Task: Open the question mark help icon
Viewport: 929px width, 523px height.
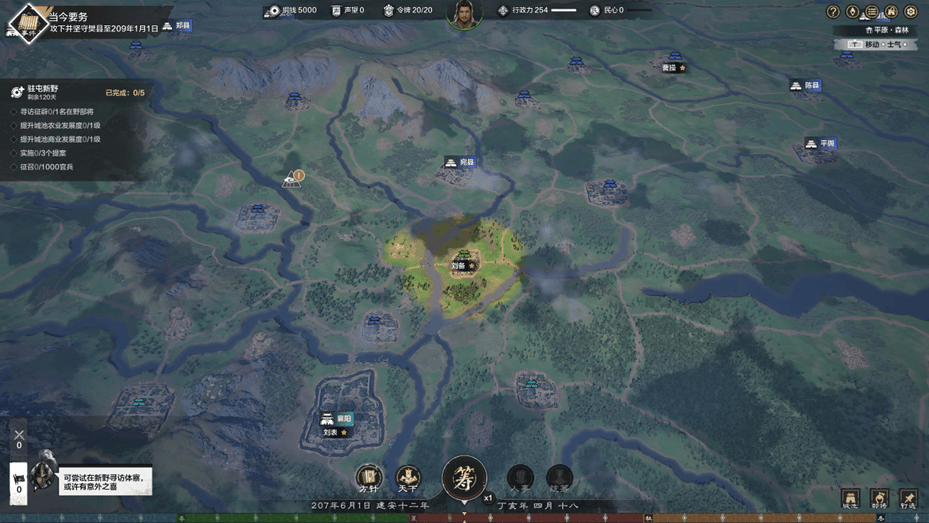Action: tap(833, 12)
